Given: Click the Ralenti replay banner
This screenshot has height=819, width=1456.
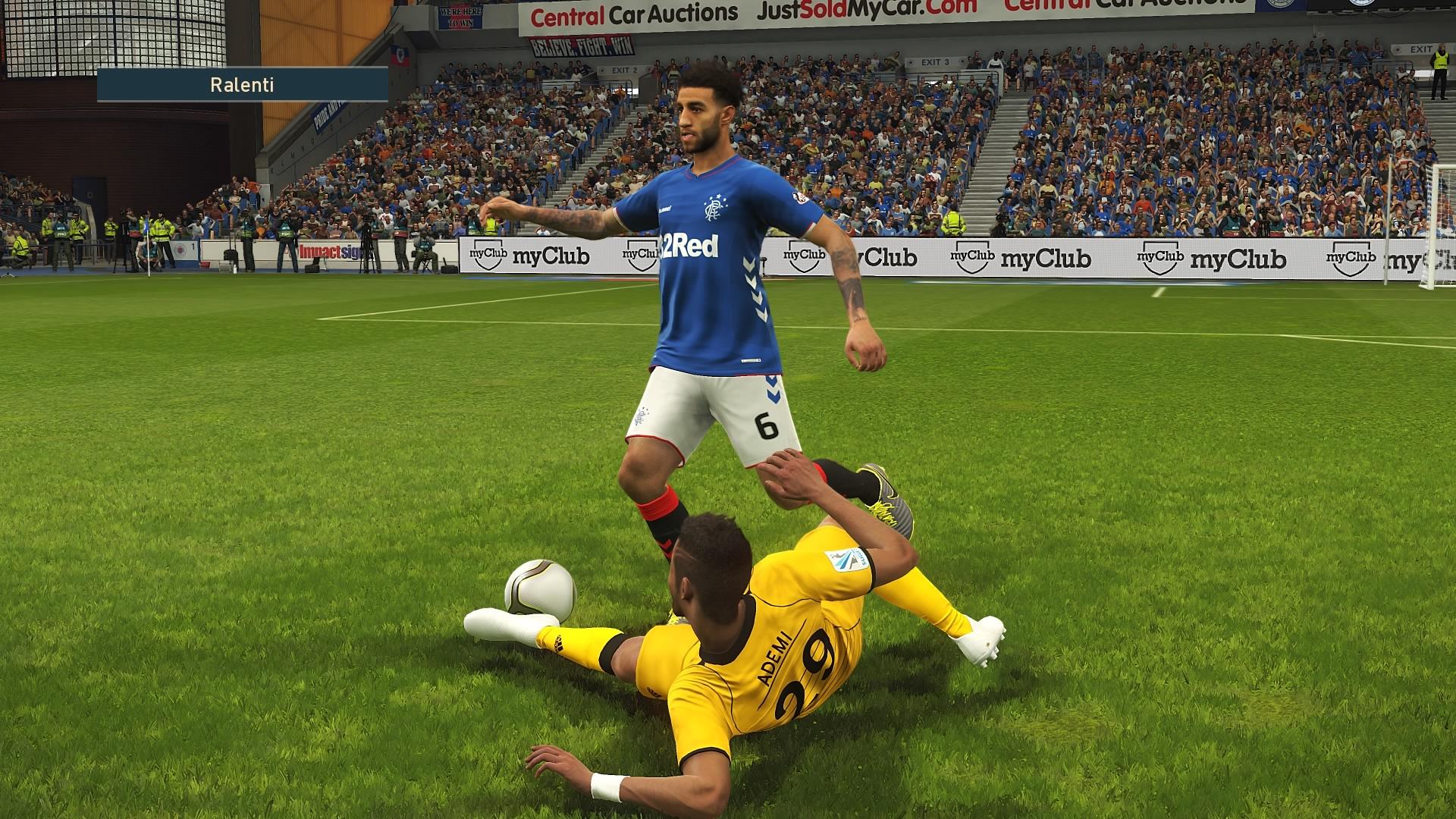Looking at the screenshot, I should point(243,84).
